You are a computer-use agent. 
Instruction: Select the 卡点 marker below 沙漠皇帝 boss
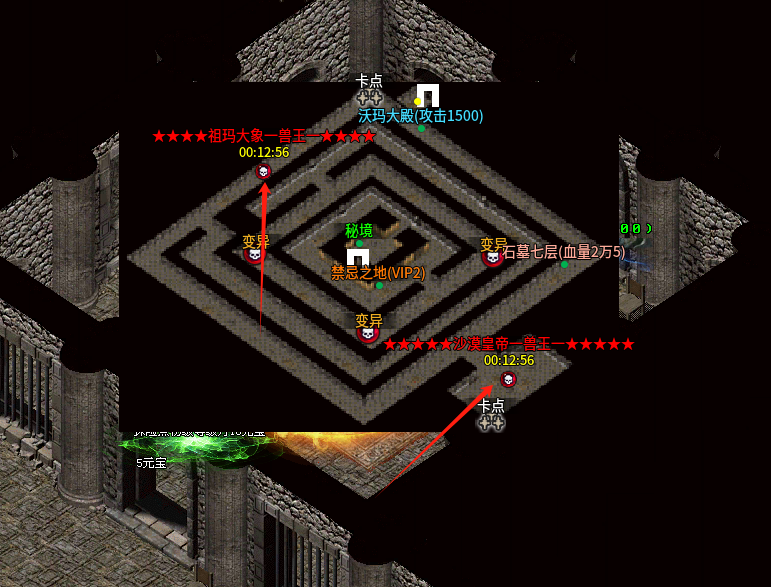tap(491, 423)
